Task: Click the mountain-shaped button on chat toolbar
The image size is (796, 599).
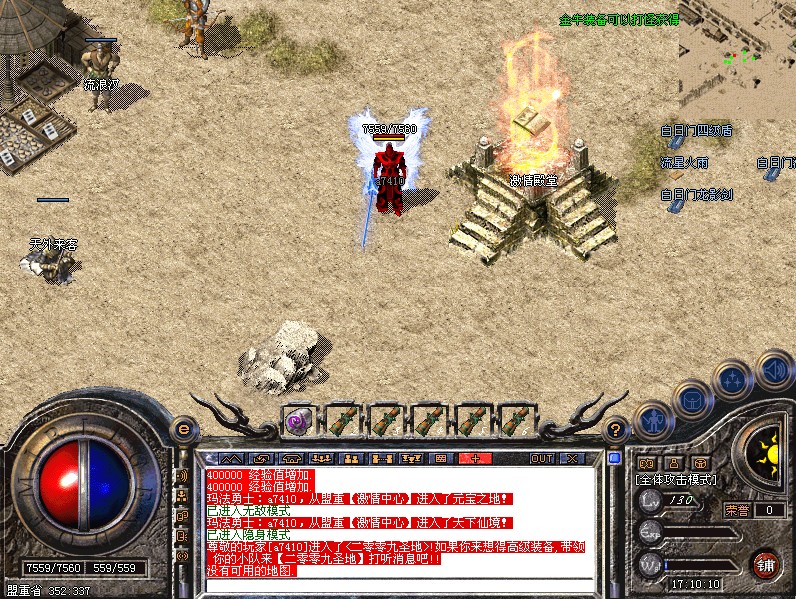Action: point(231,458)
